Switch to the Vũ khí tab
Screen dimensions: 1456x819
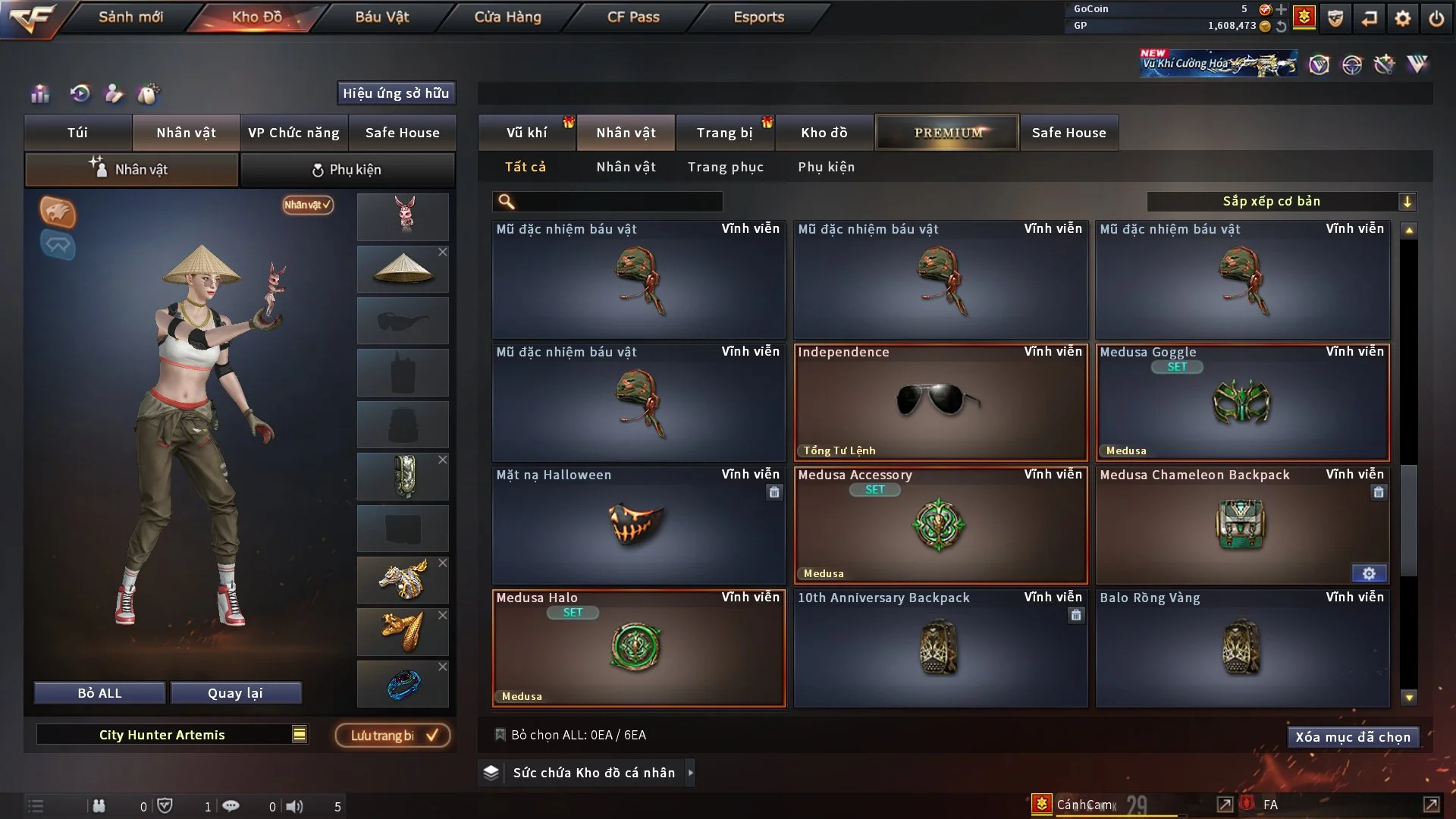[x=526, y=133]
